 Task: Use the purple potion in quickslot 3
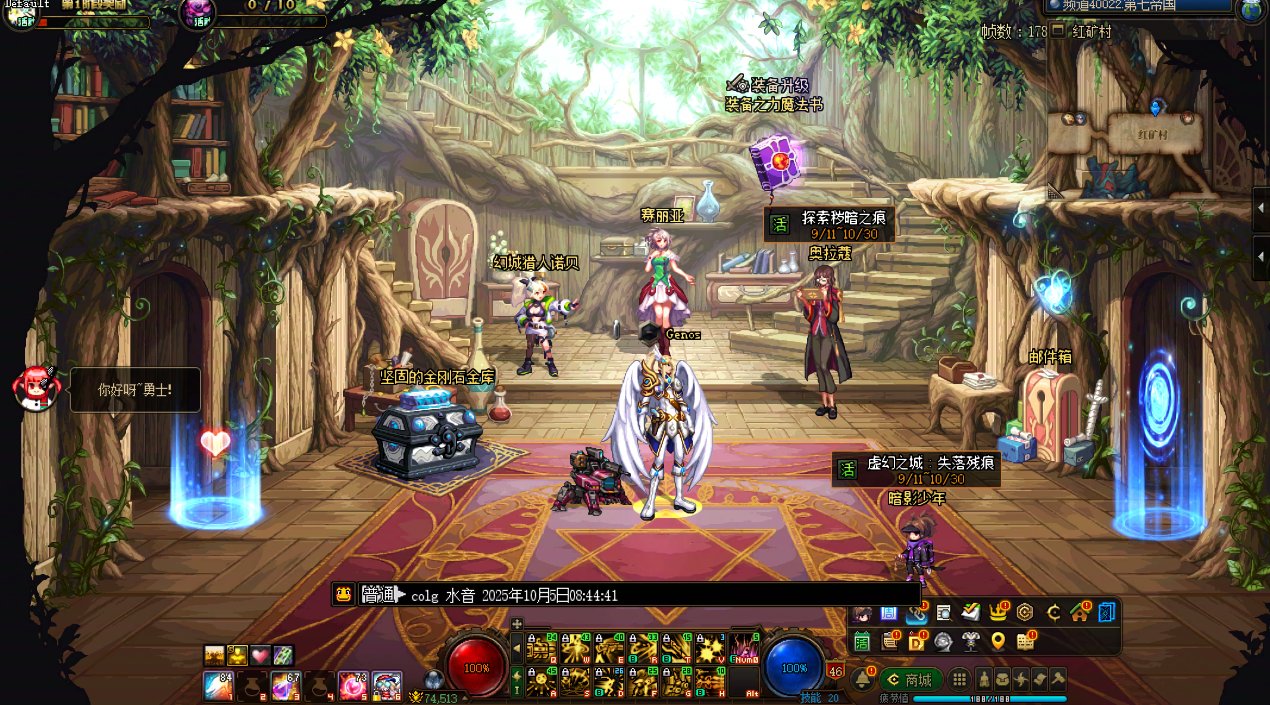(285, 686)
